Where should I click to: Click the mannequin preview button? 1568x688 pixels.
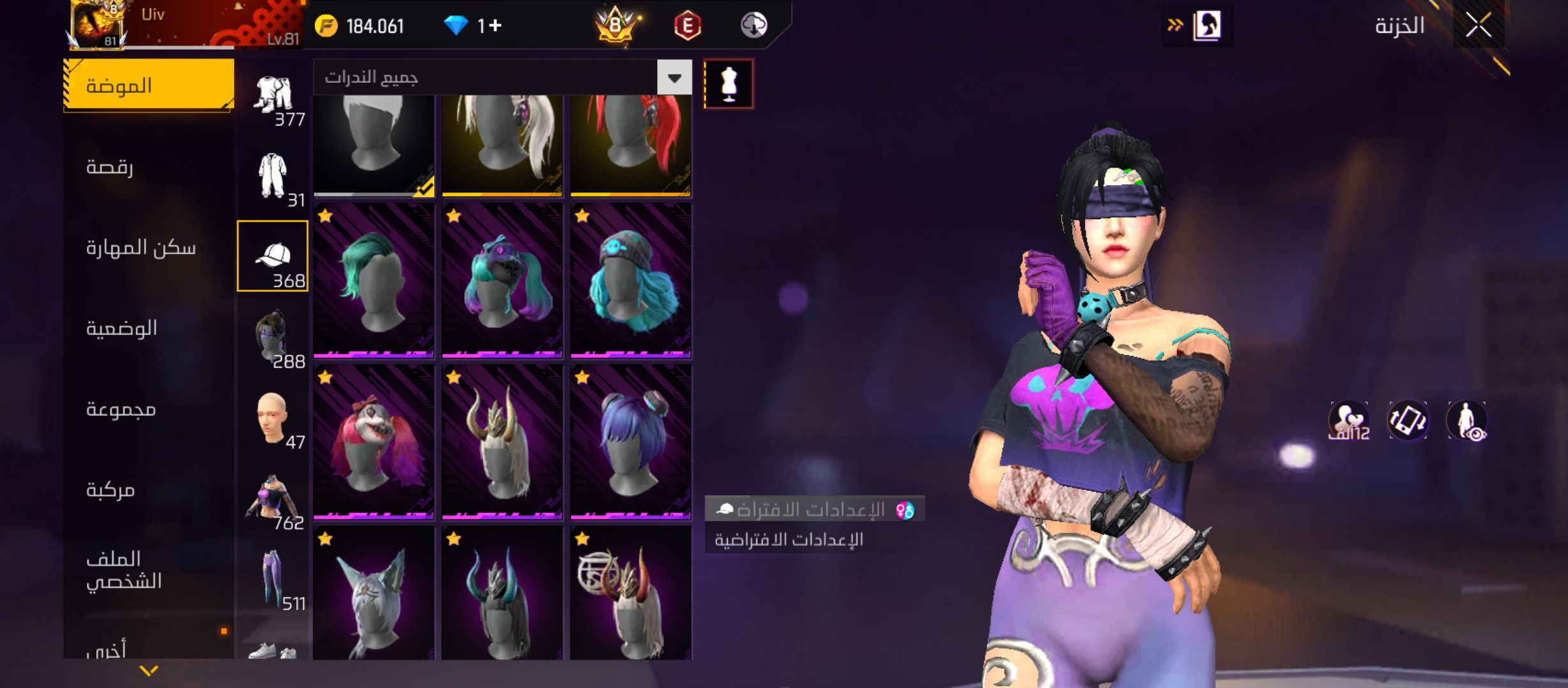[x=729, y=84]
